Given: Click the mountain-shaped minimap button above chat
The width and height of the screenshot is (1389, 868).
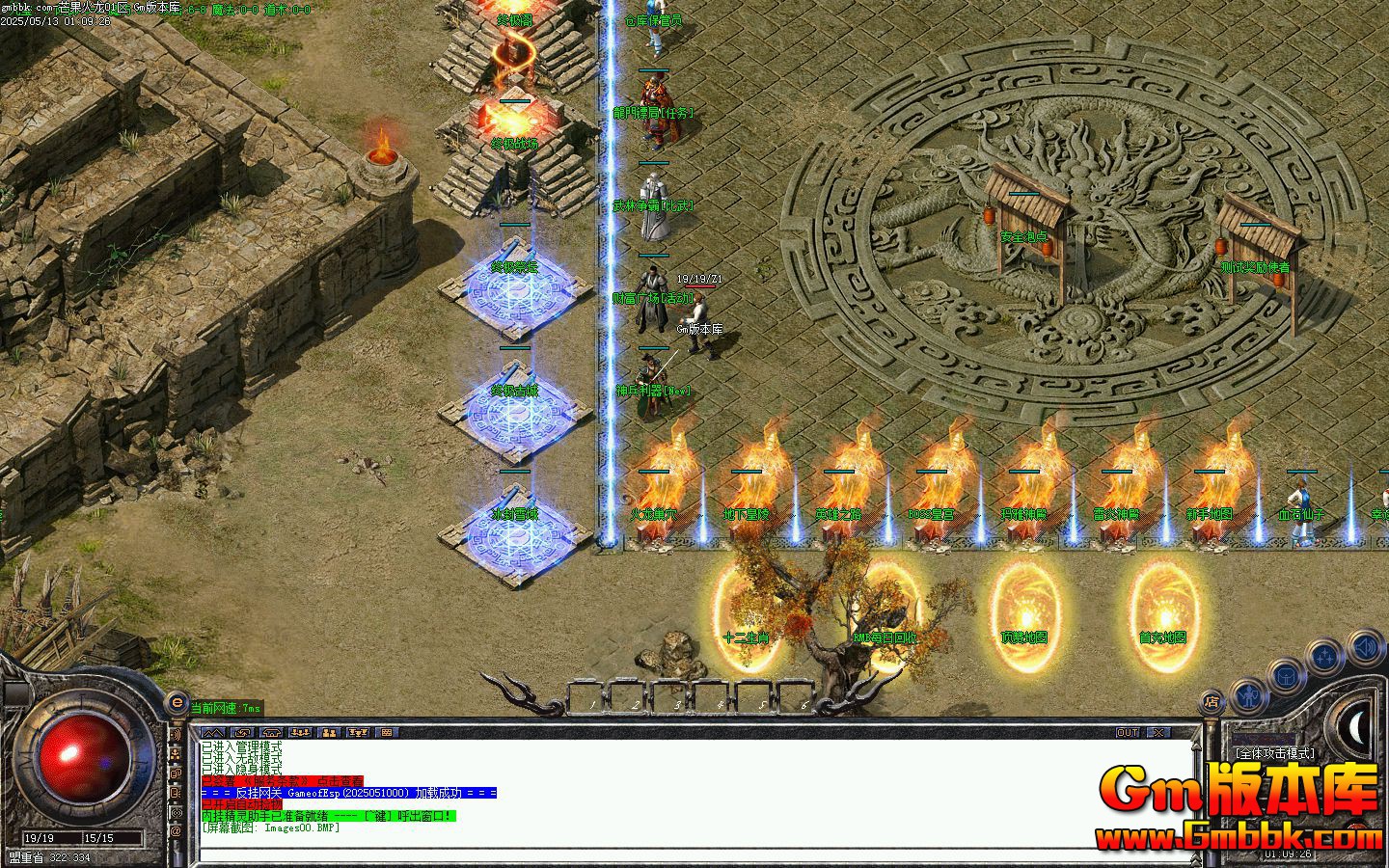Looking at the screenshot, I should [x=213, y=733].
